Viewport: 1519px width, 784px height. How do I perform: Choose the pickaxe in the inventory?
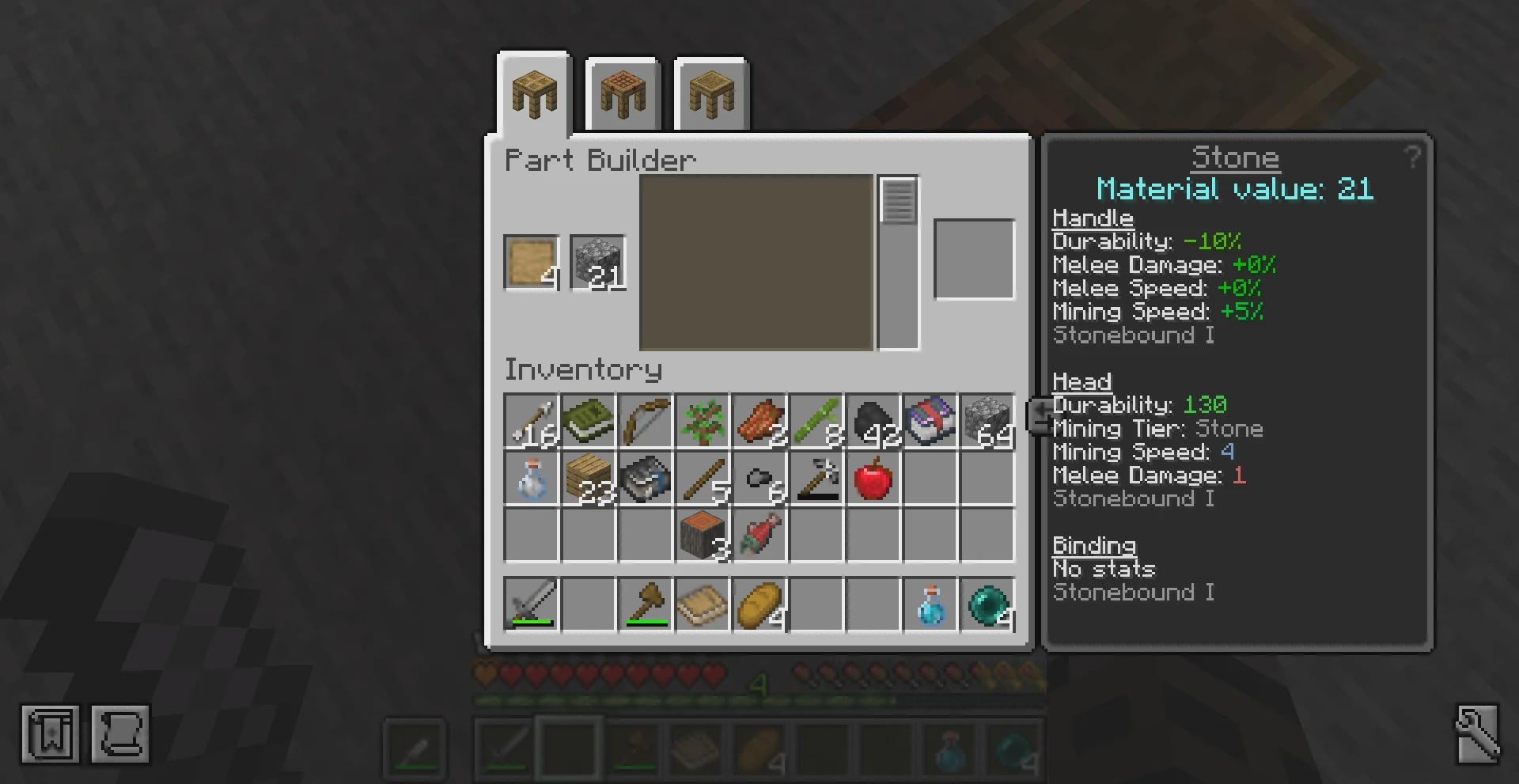tap(816, 479)
